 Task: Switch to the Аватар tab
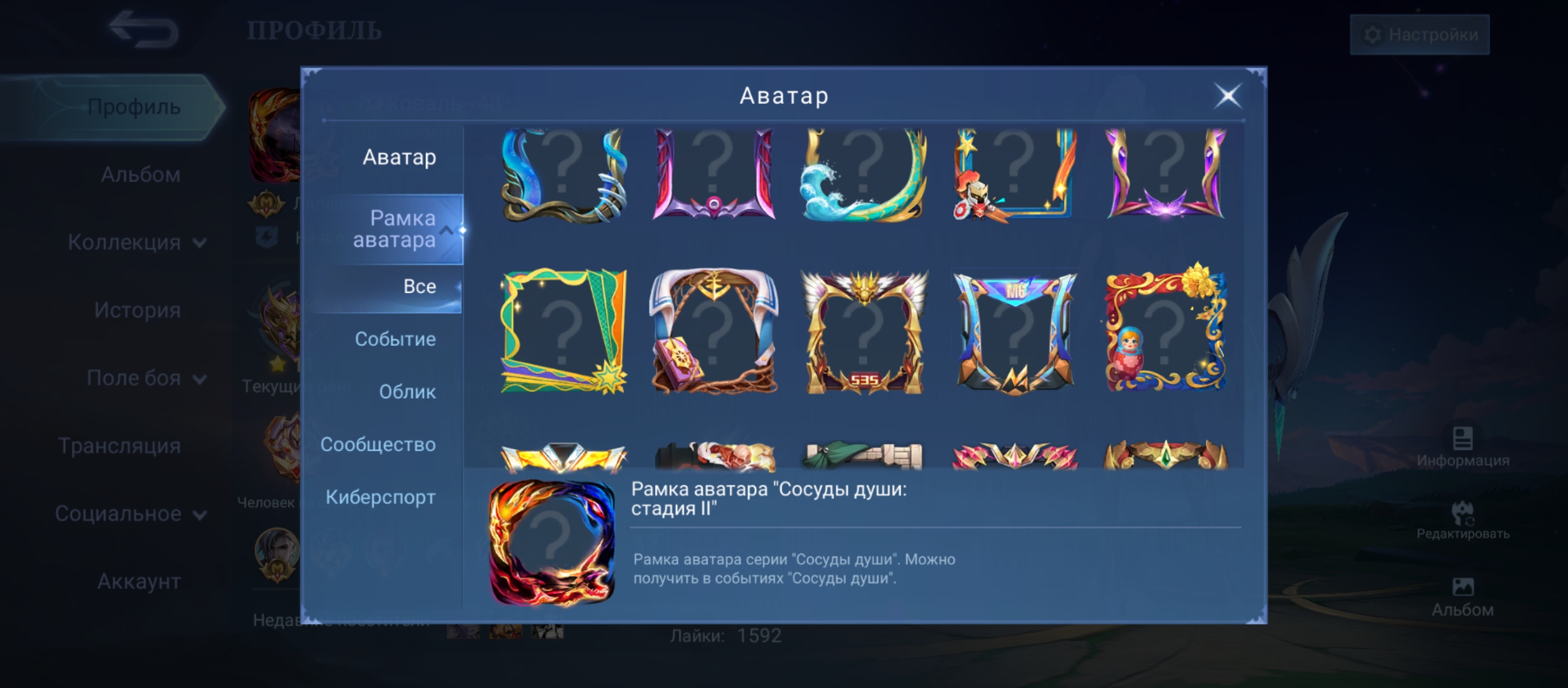399,157
